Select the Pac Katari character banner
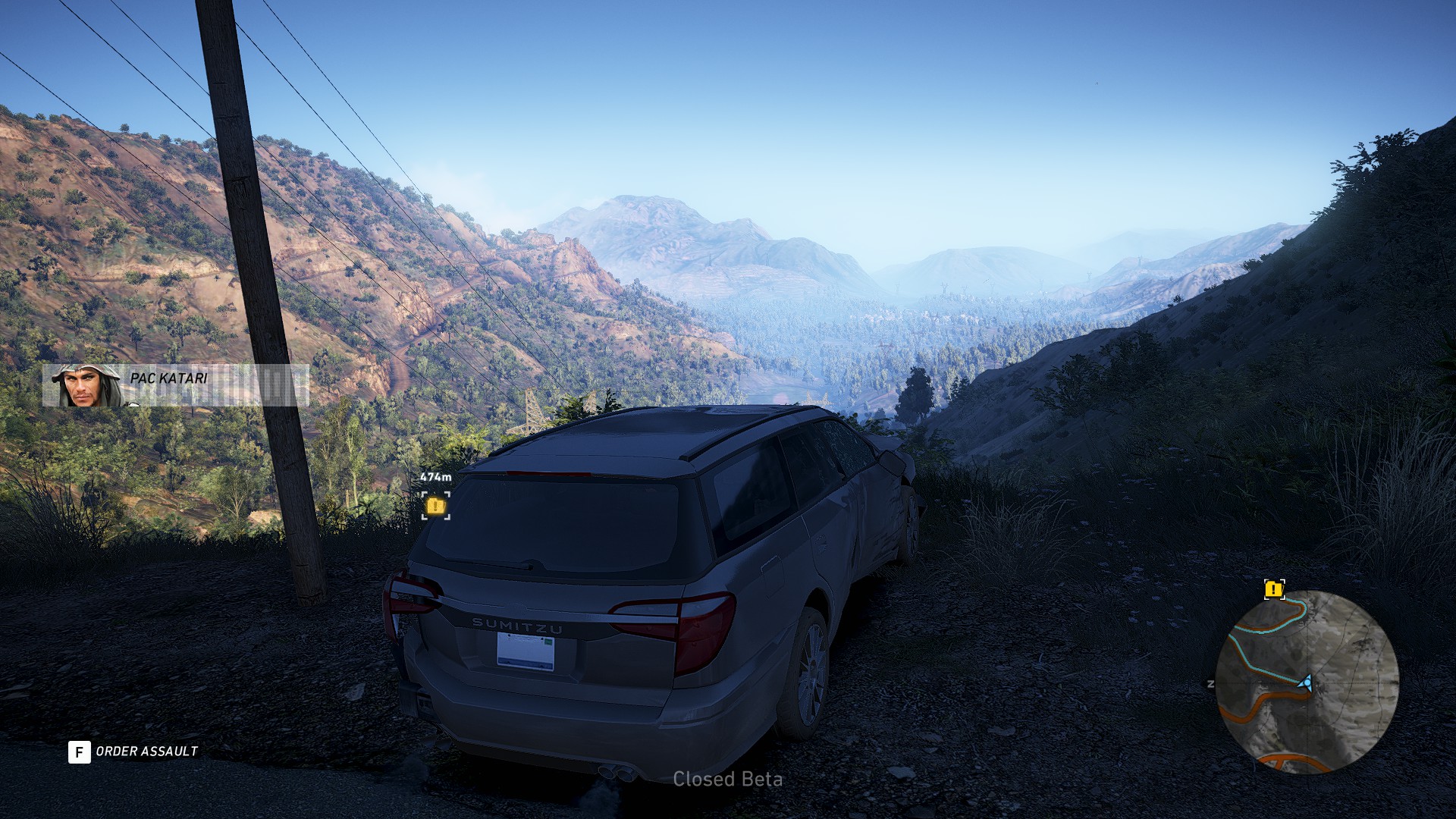1456x819 pixels. click(x=175, y=385)
